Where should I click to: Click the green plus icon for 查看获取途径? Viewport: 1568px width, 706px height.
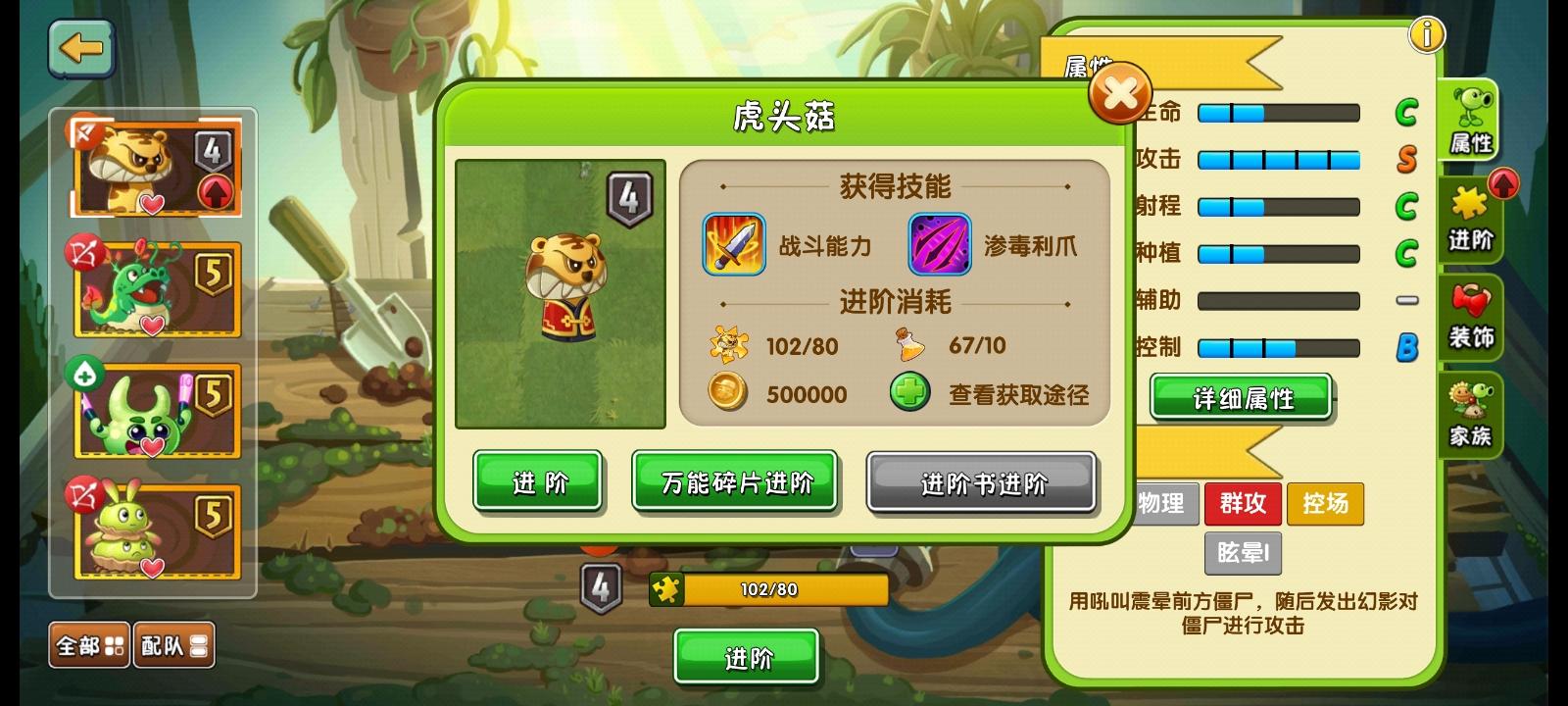click(x=908, y=394)
